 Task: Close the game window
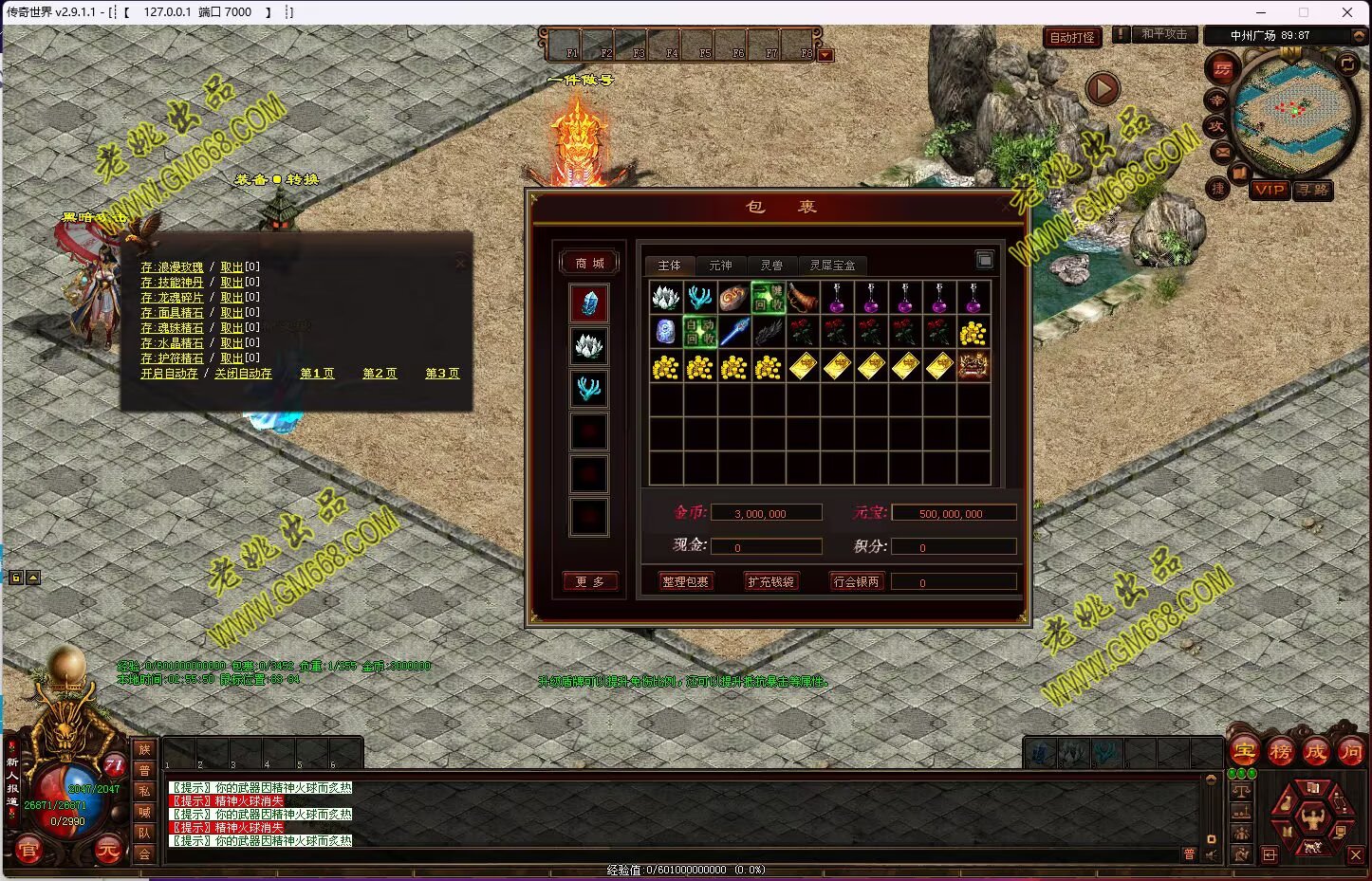click(1347, 12)
